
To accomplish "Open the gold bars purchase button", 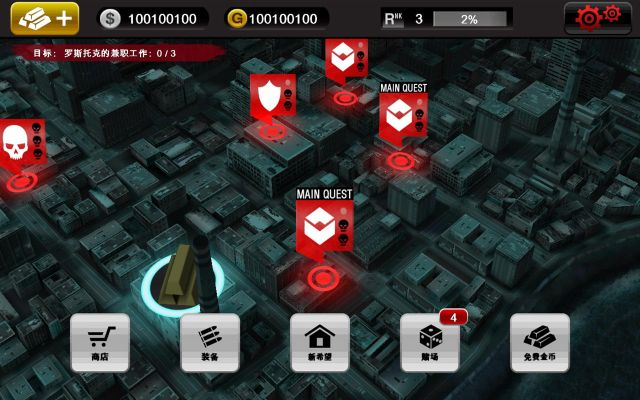I will (44, 19).
